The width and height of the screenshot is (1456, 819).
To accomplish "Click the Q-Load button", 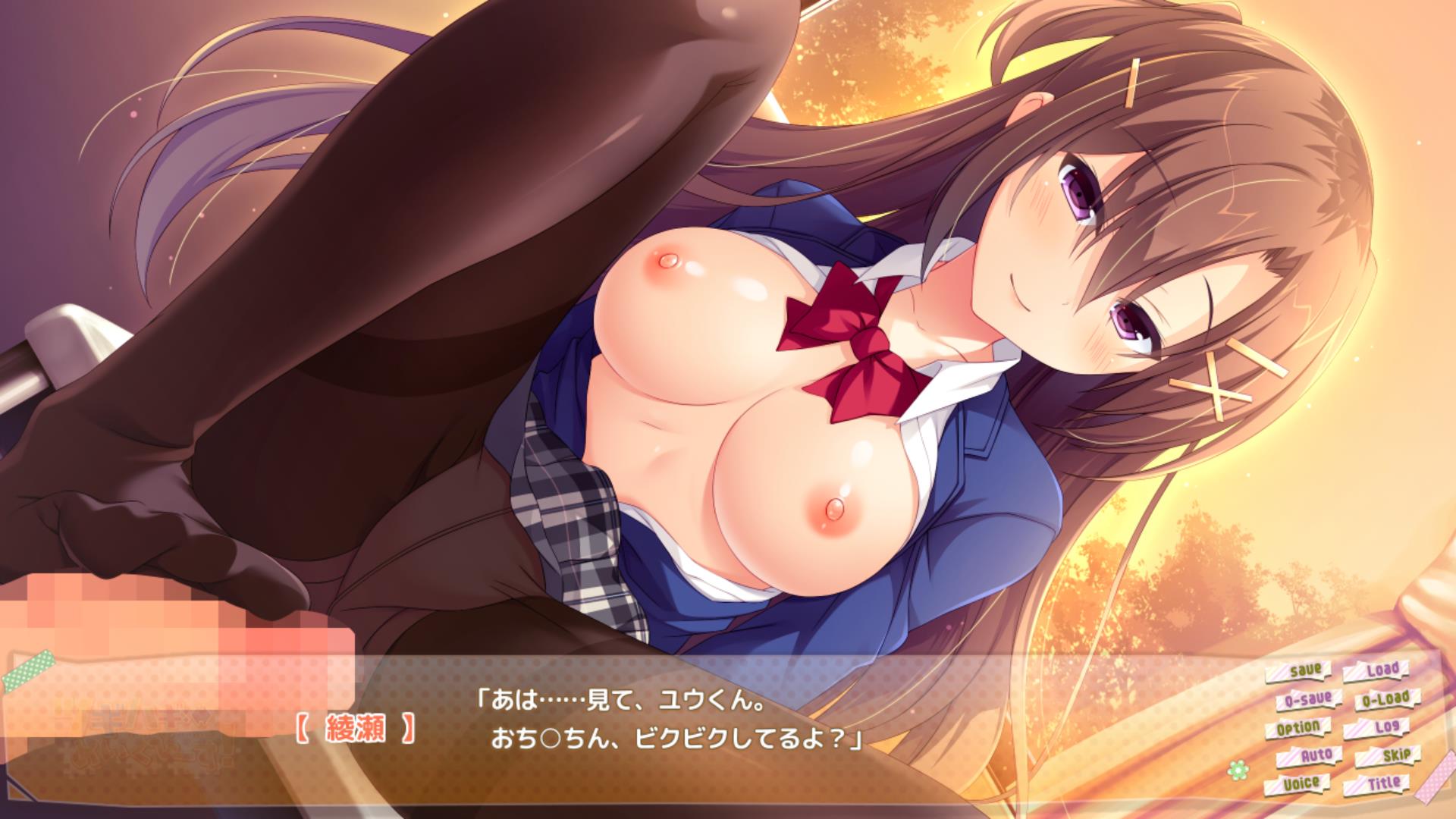I will 1382,698.
